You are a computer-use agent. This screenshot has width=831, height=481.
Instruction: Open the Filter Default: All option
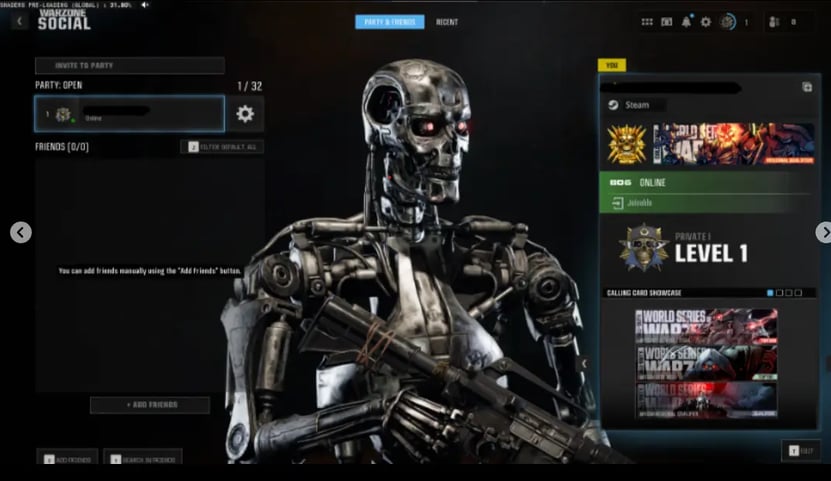[x=222, y=147]
